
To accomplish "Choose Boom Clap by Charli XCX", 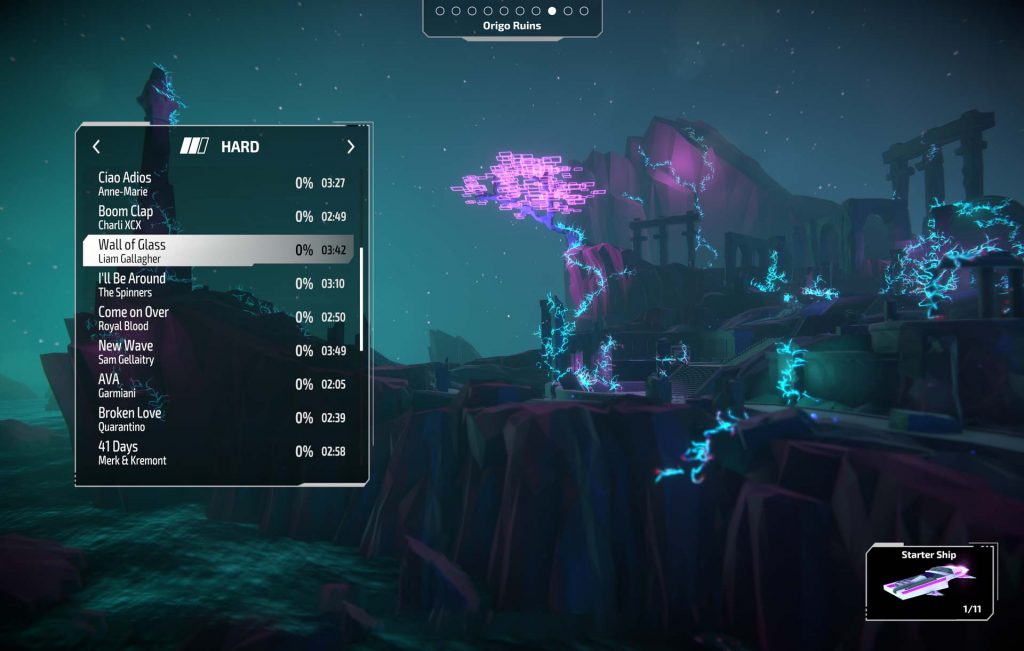I will [218, 217].
